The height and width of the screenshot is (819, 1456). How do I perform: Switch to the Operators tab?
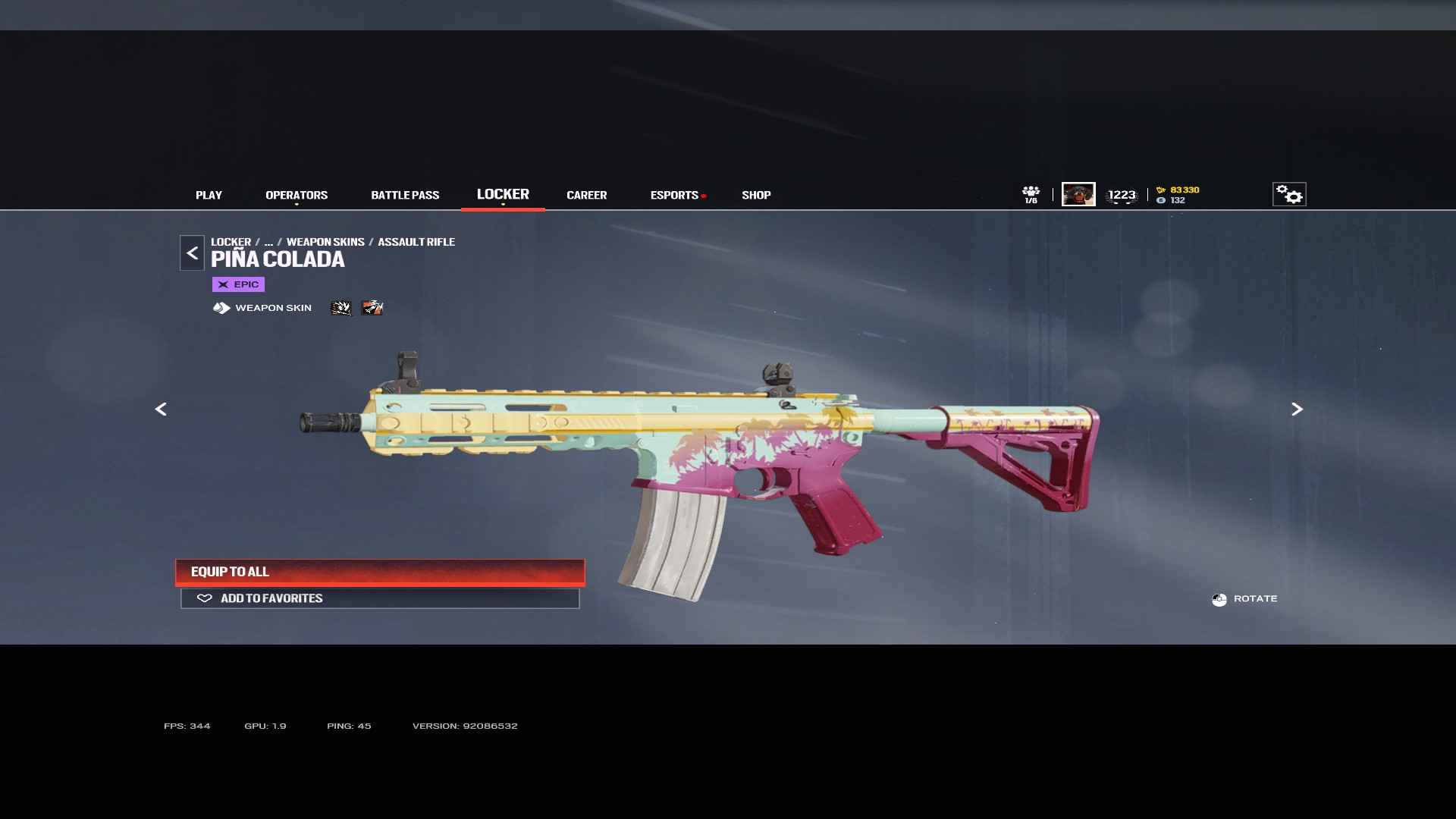point(297,195)
